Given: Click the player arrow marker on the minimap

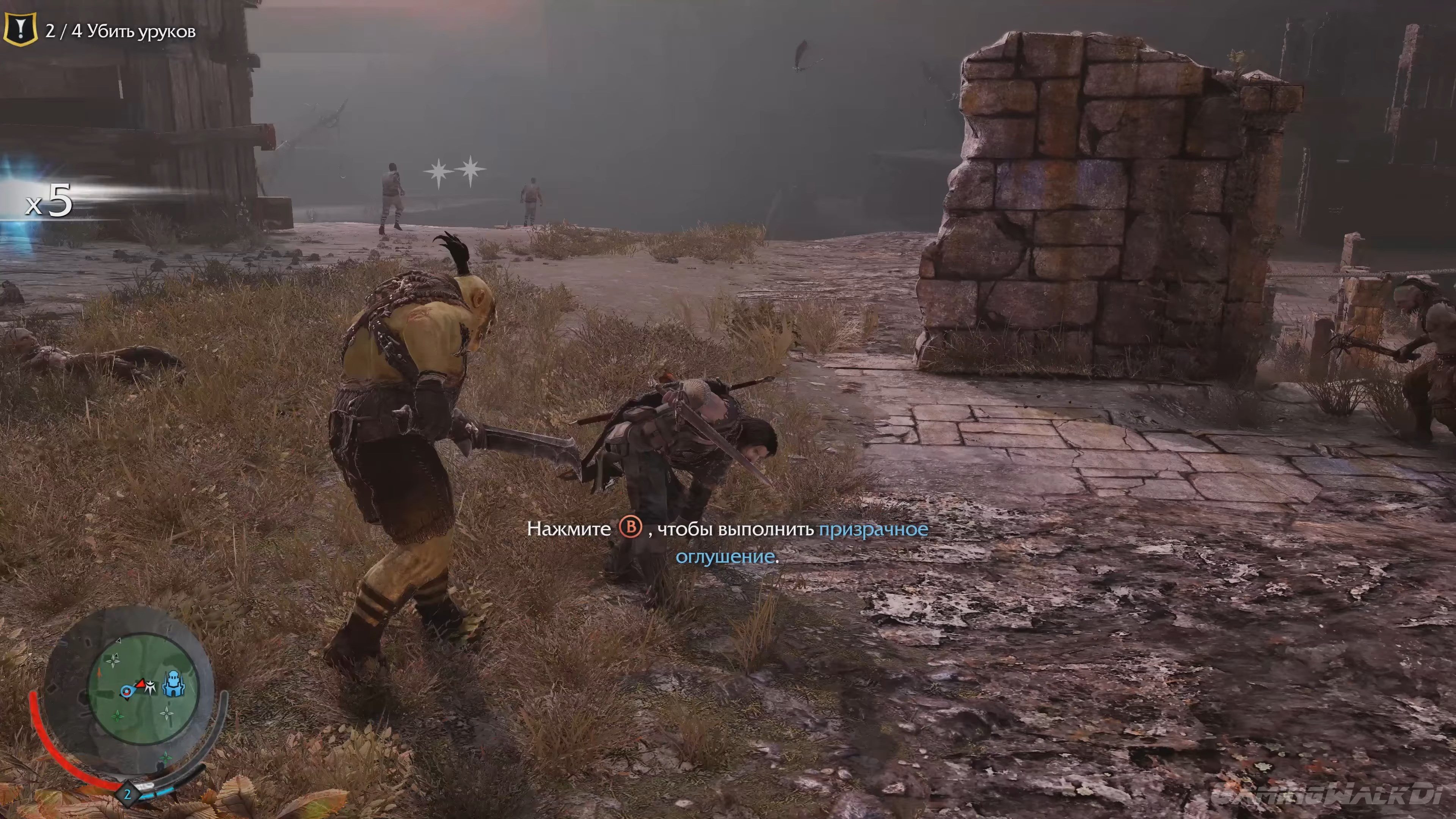Looking at the screenshot, I should pyautogui.click(x=127, y=691).
